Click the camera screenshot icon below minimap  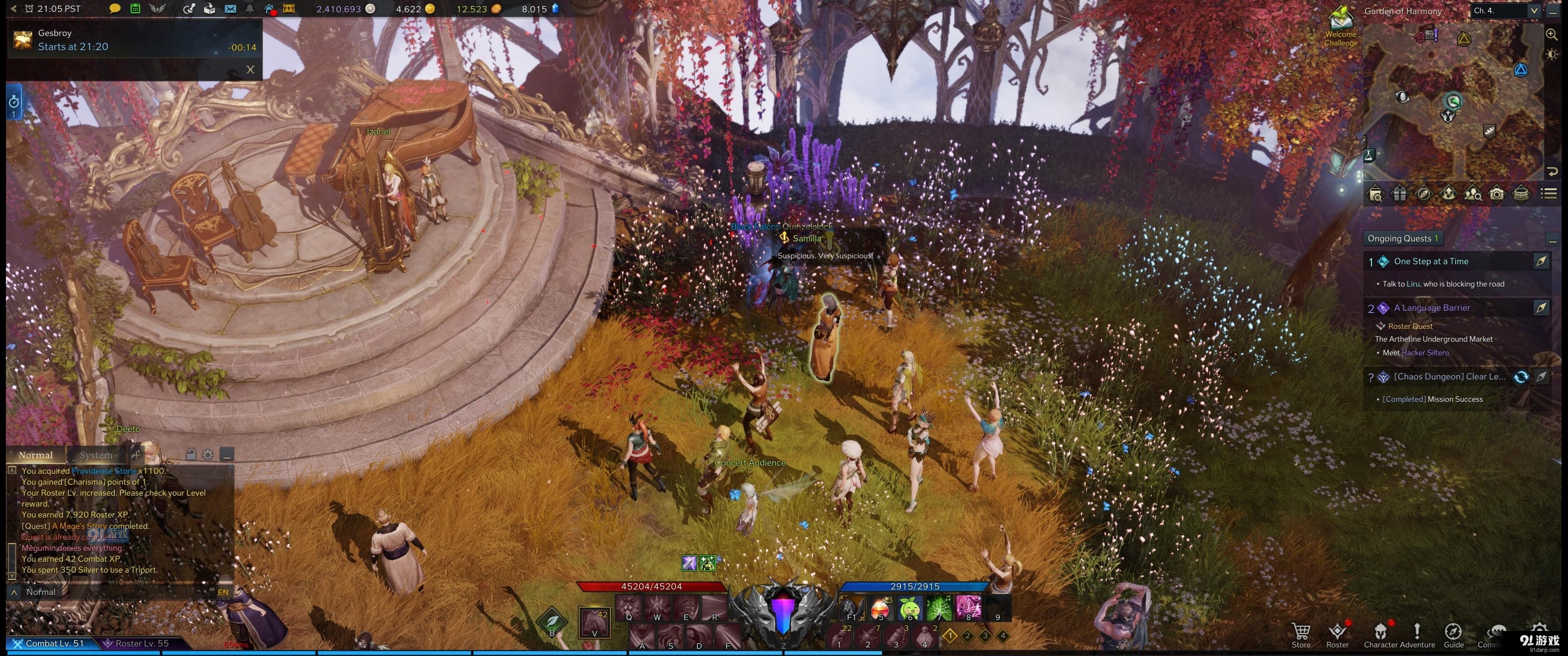coord(1496,195)
